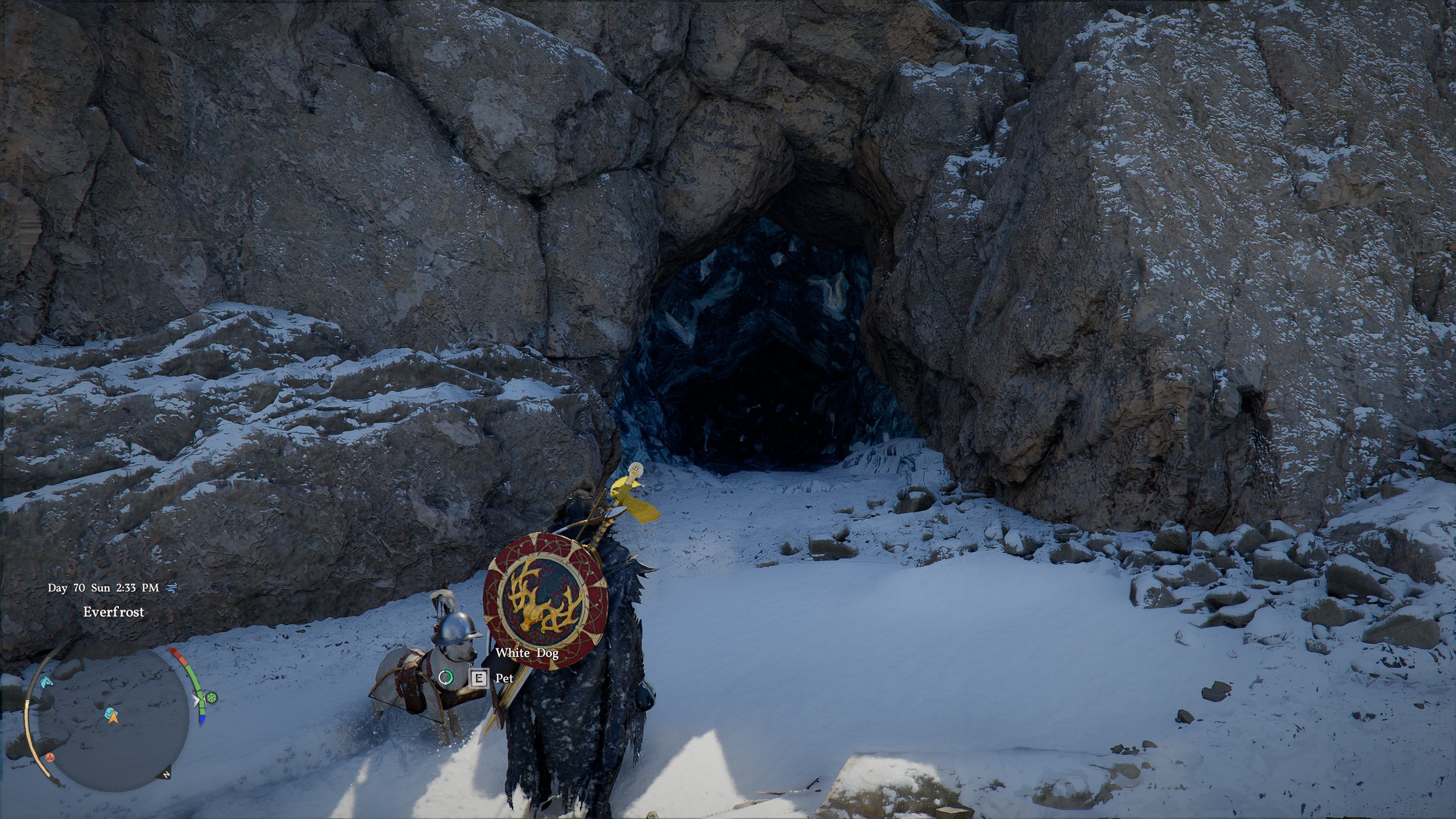Click the Pet interaction prompt

[x=504, y=679]
